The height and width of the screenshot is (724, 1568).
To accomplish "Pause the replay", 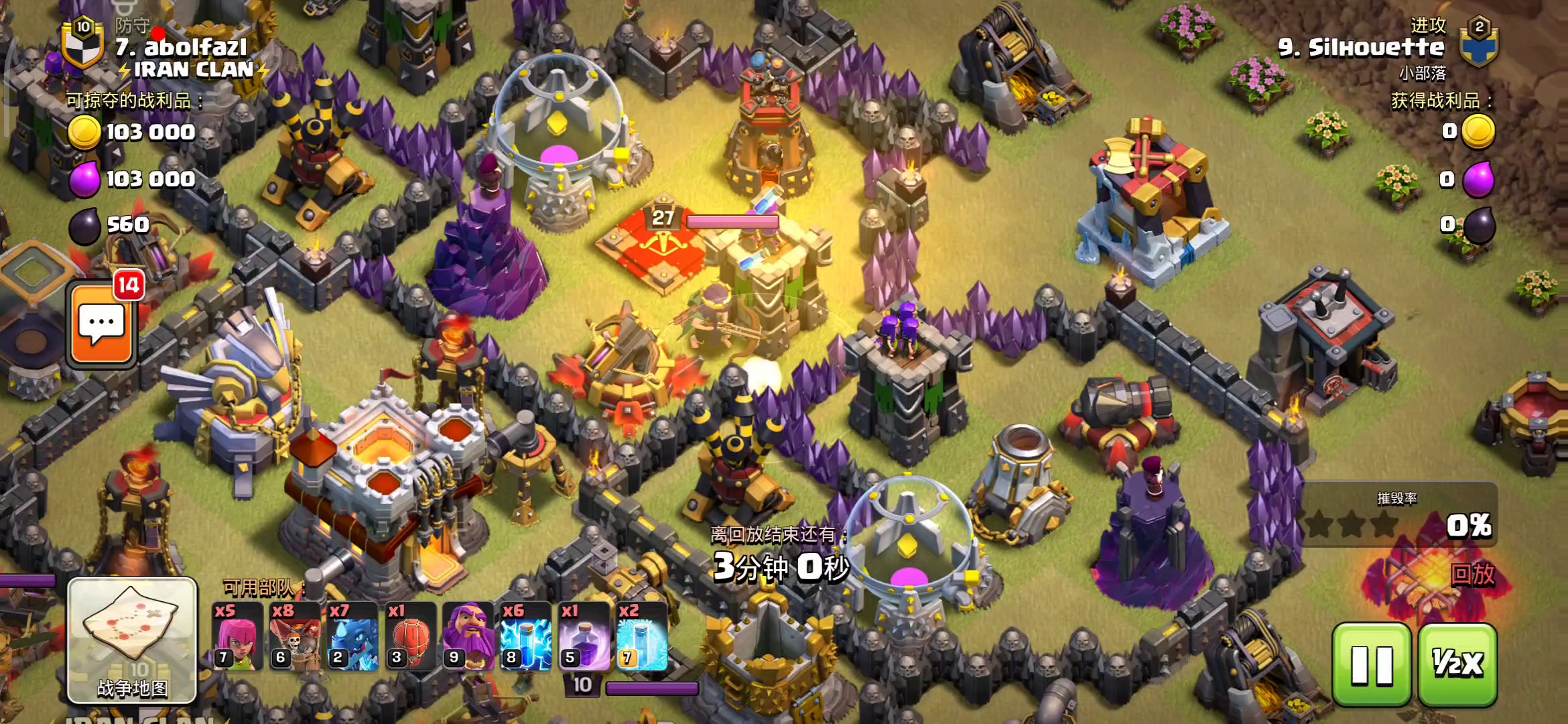I will [x=1371, y=665].
